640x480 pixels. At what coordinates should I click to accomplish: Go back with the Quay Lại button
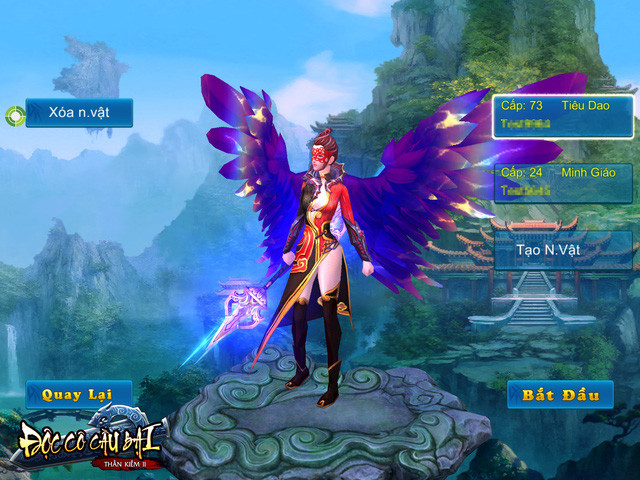[x=78, y=394]
